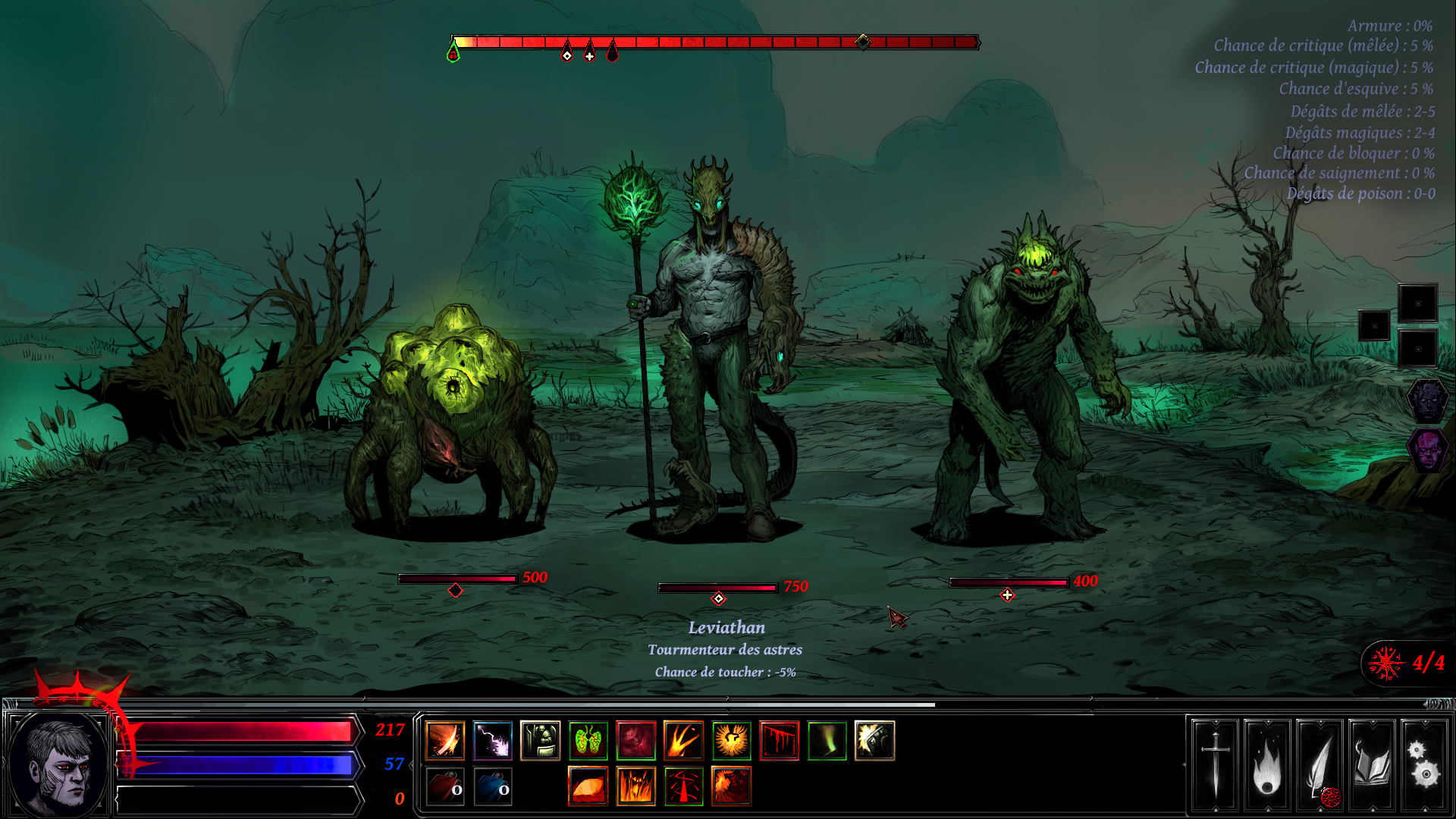Click the hero portrait in the bottom left

point(57,762)
